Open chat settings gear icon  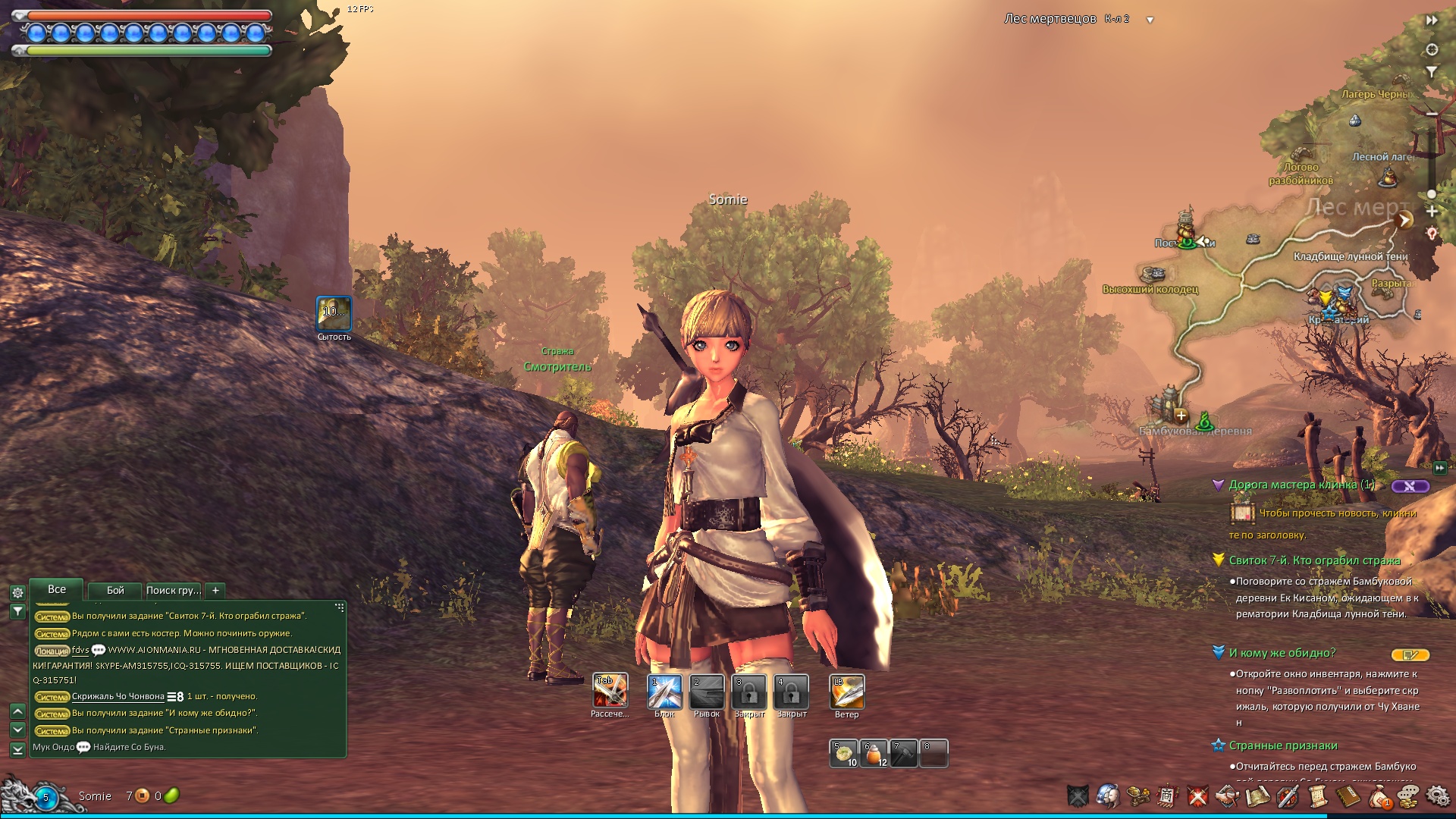17,593
